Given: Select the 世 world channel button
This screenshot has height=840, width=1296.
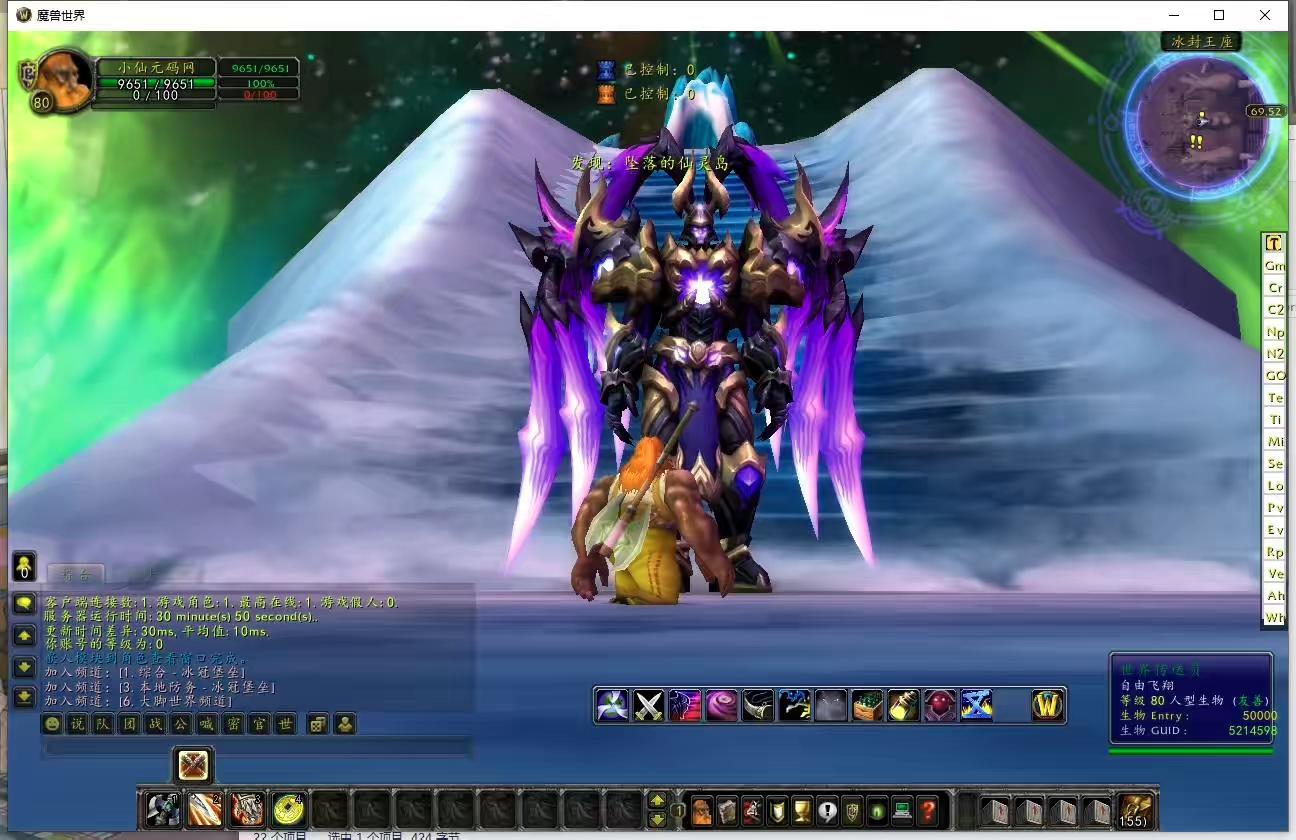Looking at the screenshot, I should (285, 724).
